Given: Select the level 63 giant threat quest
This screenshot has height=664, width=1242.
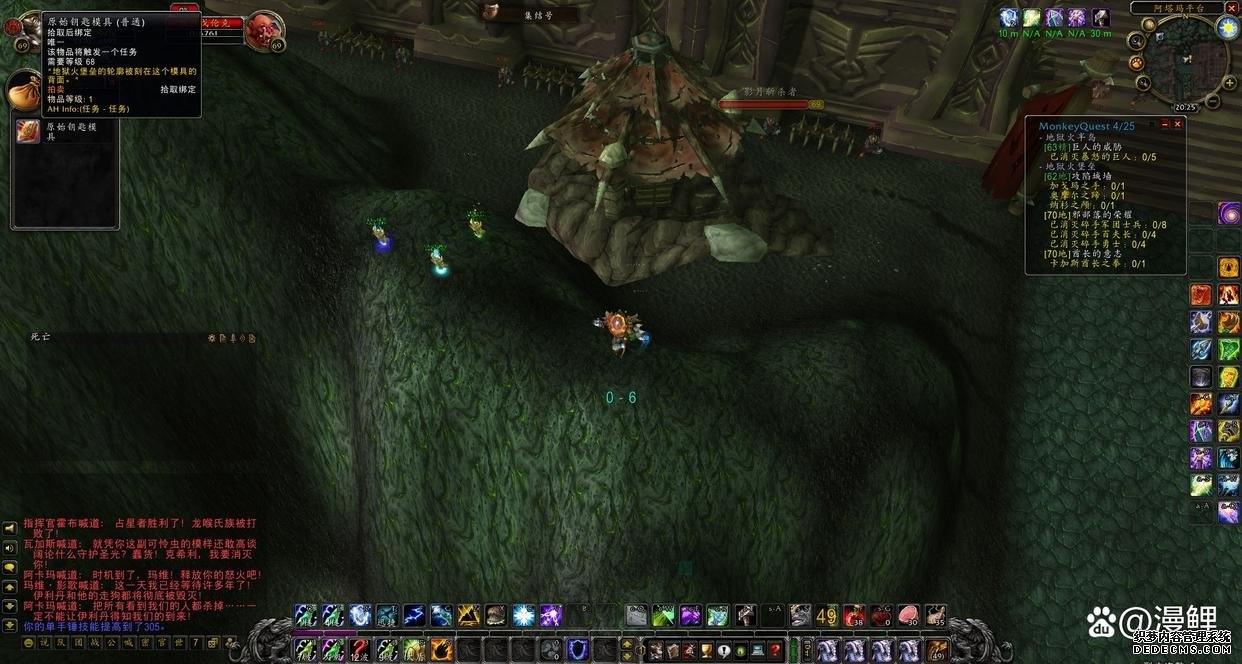Looking at the screenshot, I should click(1090, 146).
